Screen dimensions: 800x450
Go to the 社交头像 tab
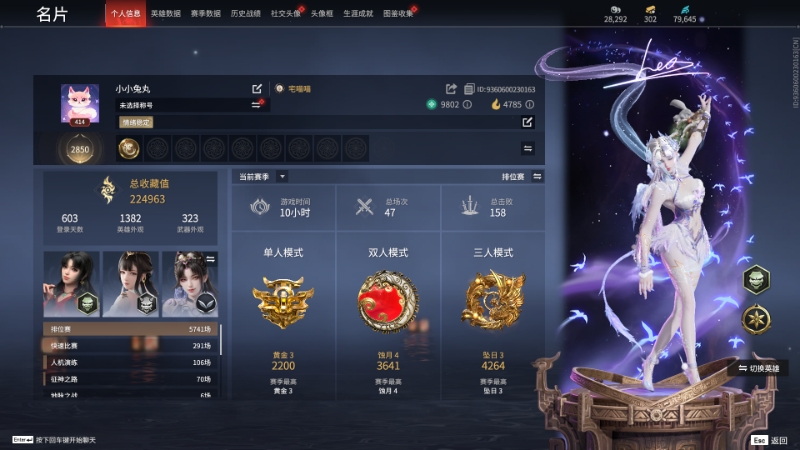(286, 14)
